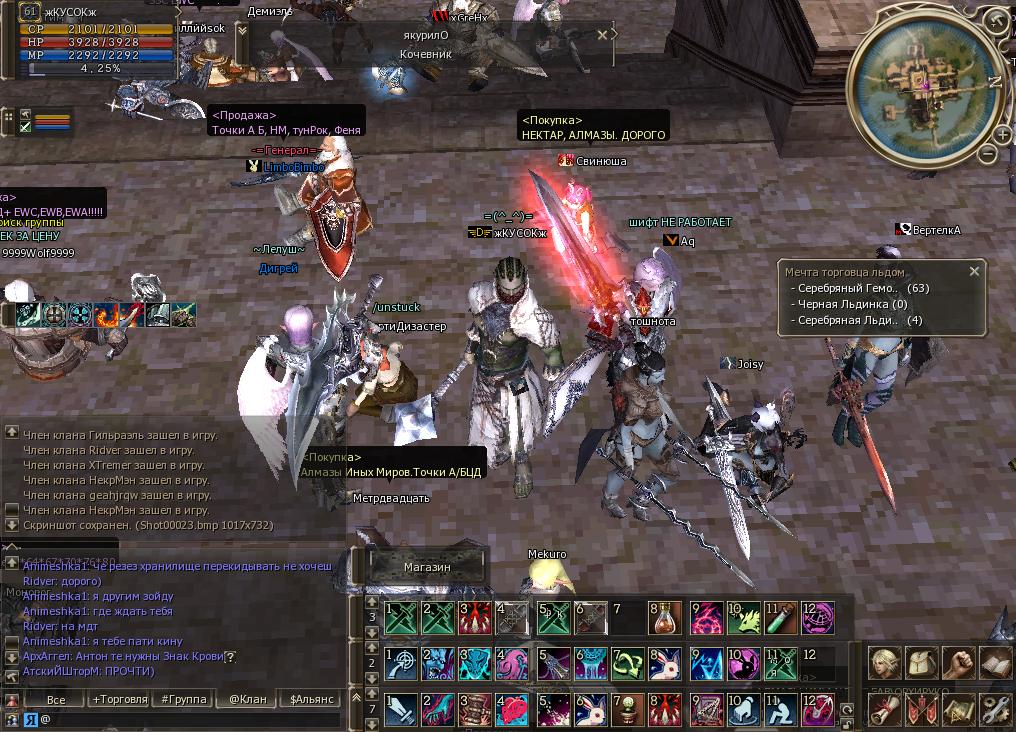Screen dimensions: 1016x732
Task: Close the target window for якурилО
Action: pyautogui.click(x=602, y=34)
